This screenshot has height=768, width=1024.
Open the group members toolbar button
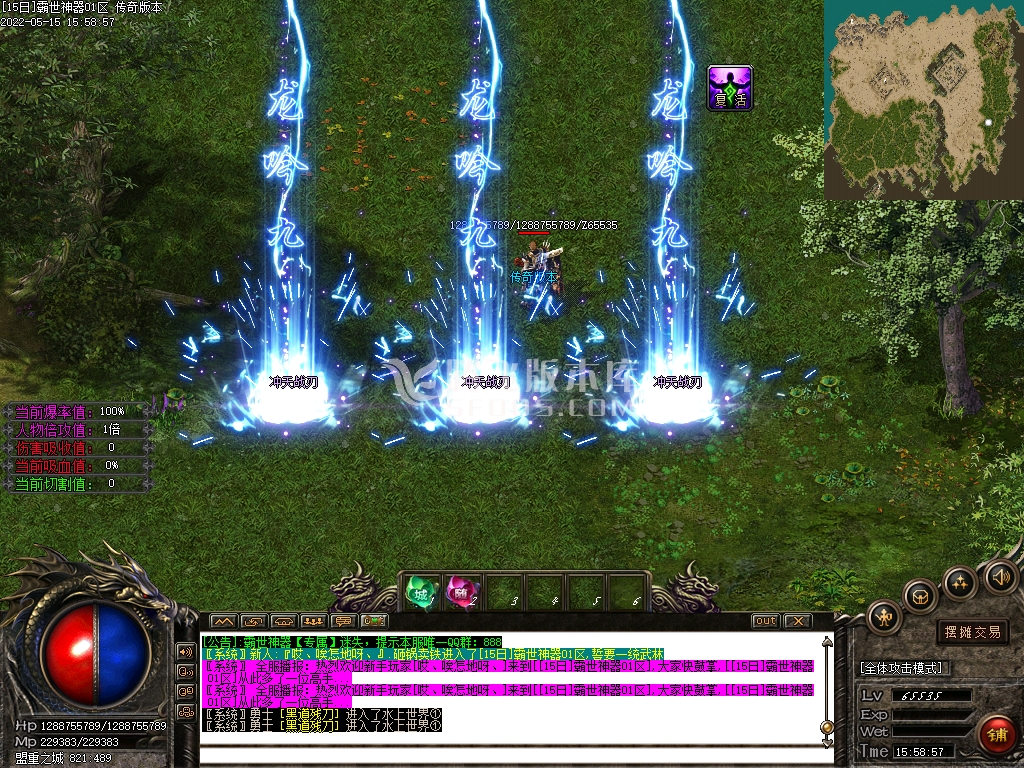coord(314,621)
